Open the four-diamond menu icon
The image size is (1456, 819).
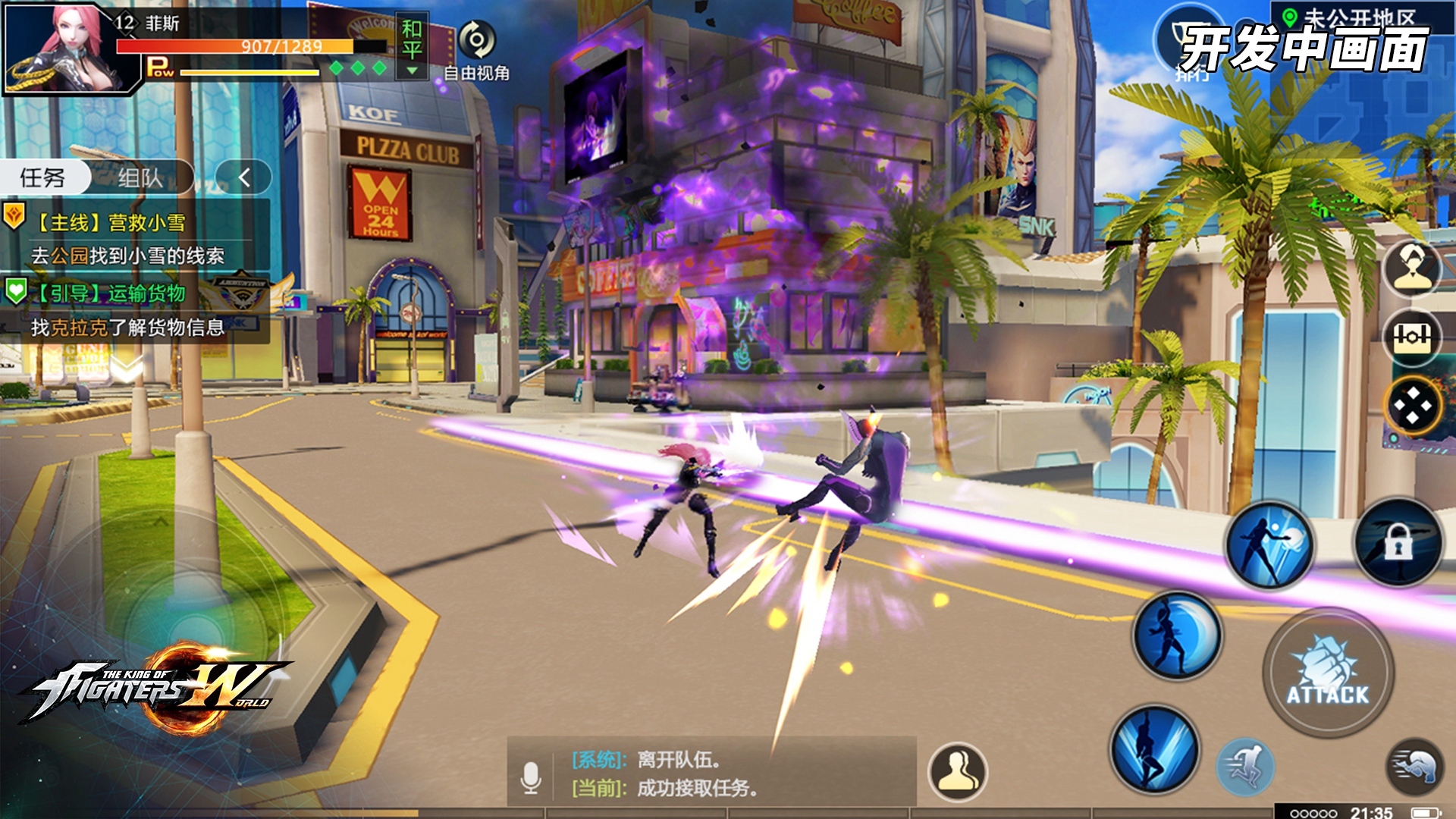point(1413,406)
